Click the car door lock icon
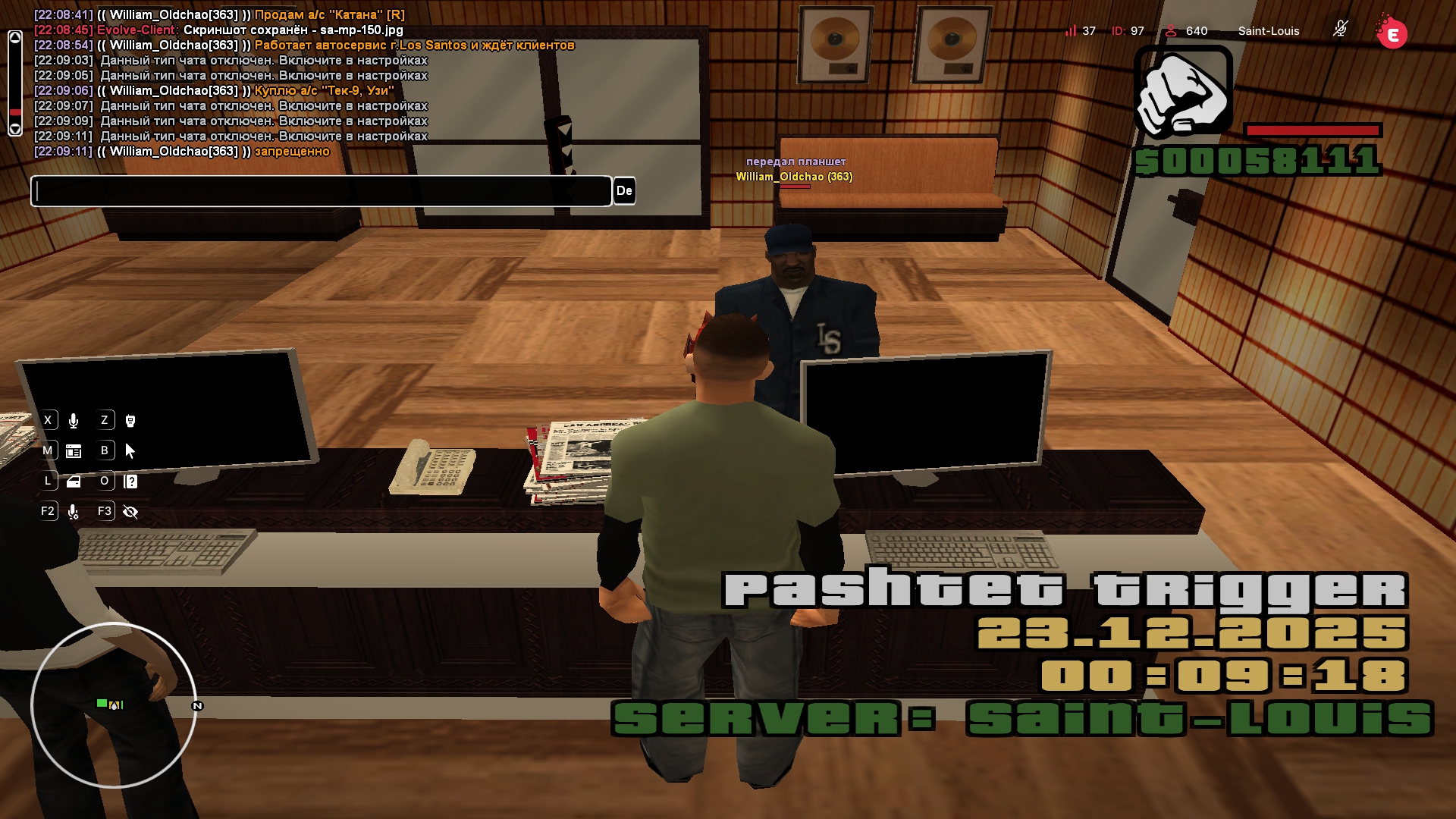This screenshot has height=819, width=1456. [x=74, y=482]
